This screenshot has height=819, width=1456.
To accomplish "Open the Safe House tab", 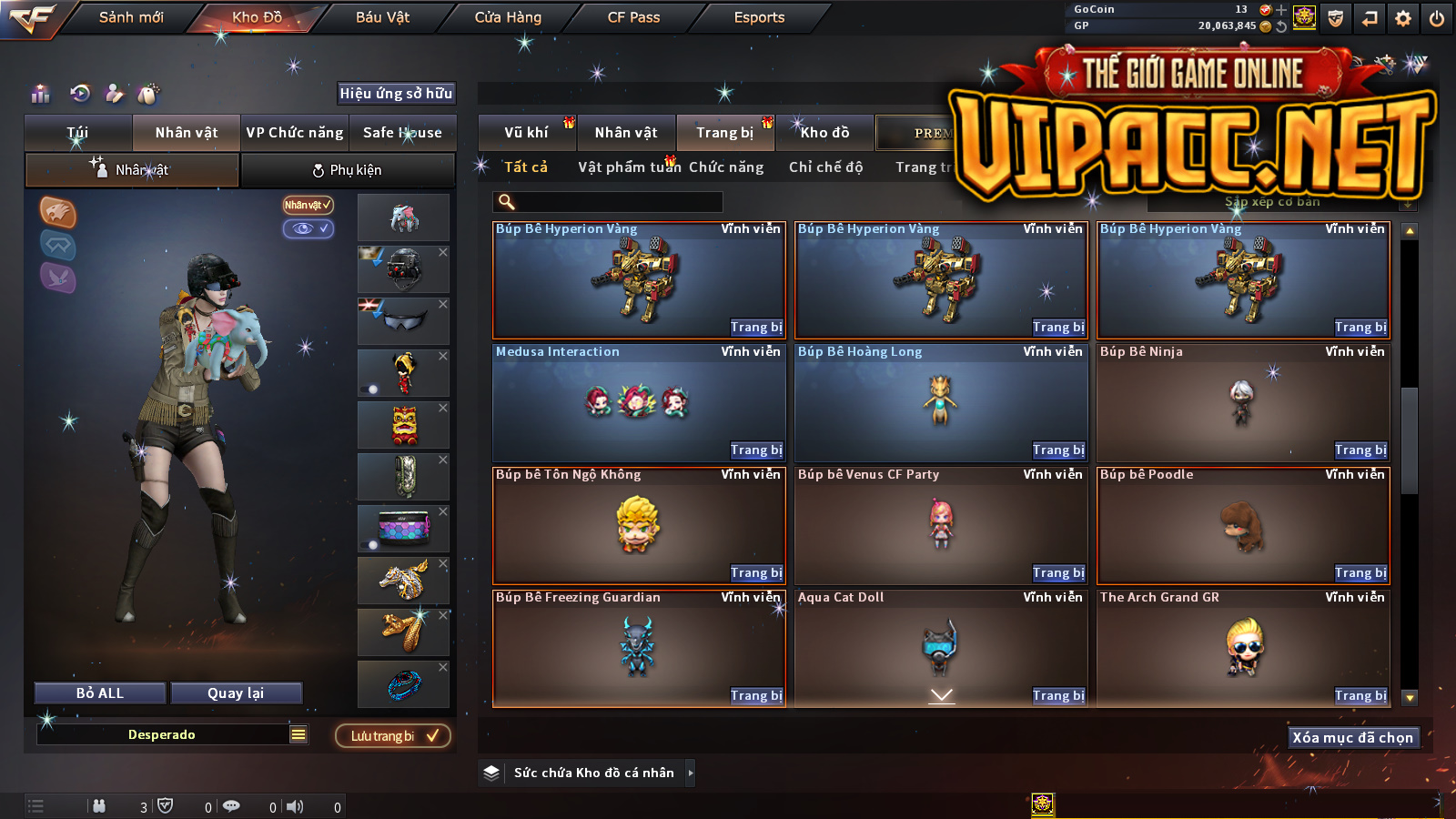I will click(x=402, y=133).
